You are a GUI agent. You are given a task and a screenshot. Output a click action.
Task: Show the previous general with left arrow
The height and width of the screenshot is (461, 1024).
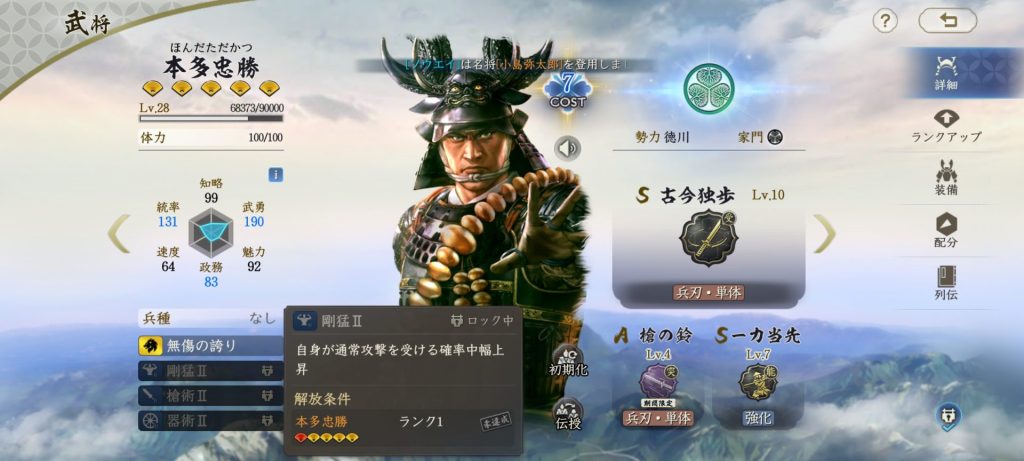click(x=120, y=234)
